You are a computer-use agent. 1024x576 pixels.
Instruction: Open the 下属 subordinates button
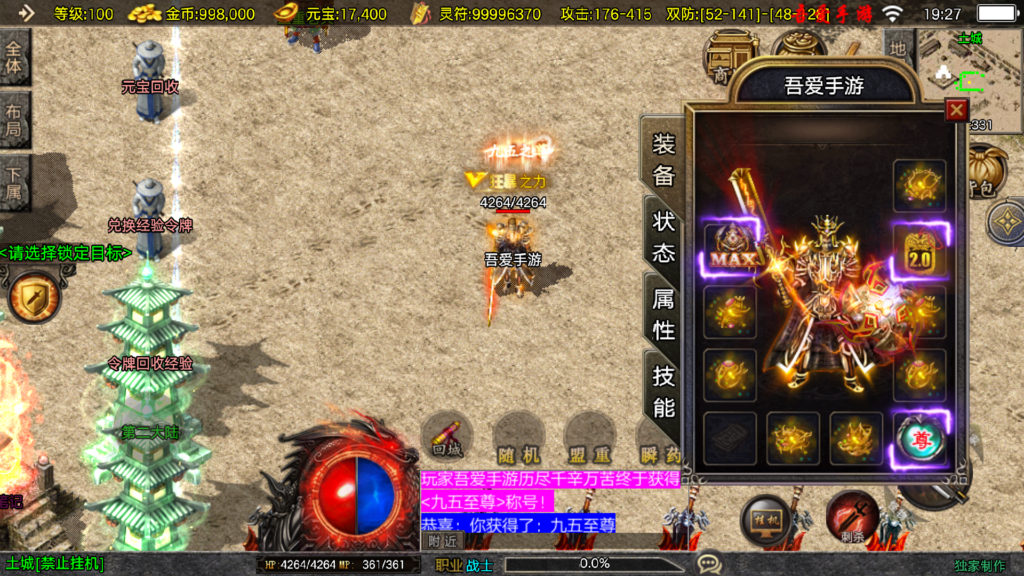click(x=14, y=184)
